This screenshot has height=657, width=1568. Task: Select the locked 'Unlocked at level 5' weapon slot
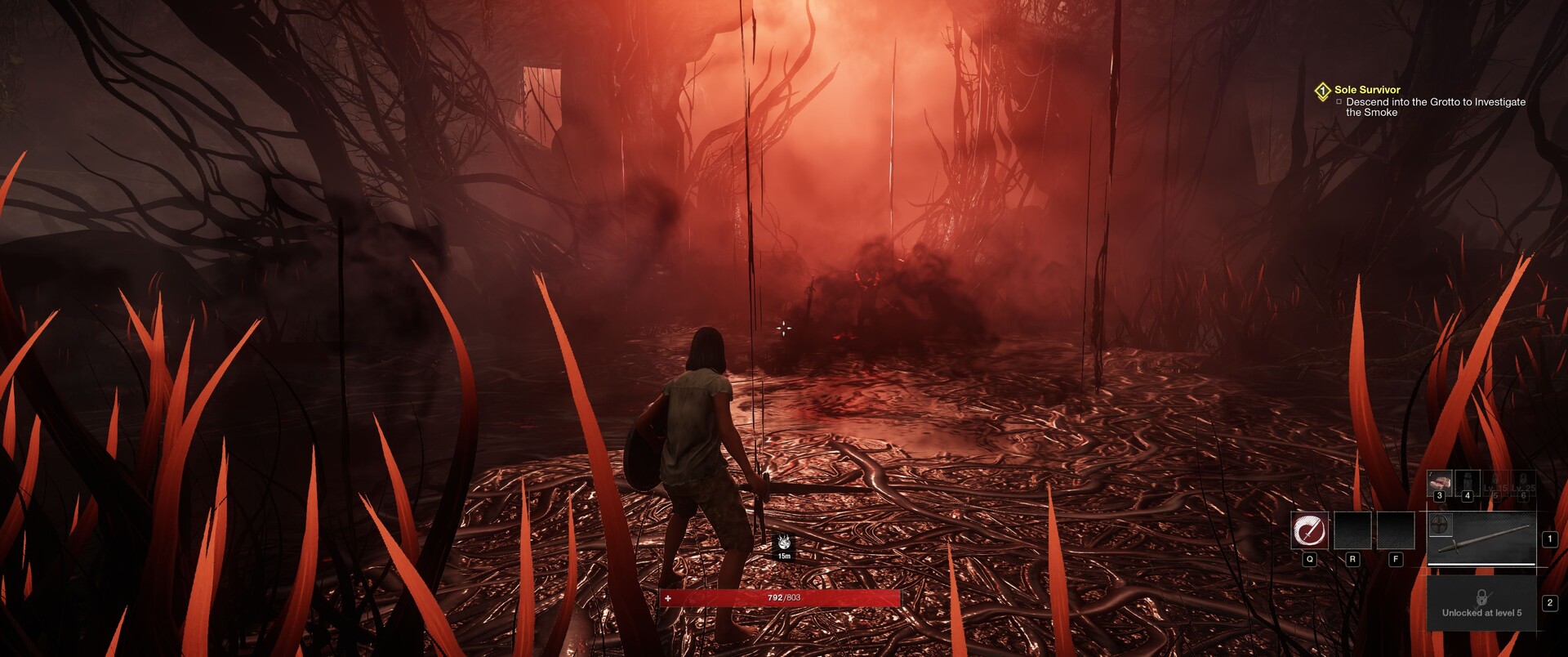[1481, 603]
